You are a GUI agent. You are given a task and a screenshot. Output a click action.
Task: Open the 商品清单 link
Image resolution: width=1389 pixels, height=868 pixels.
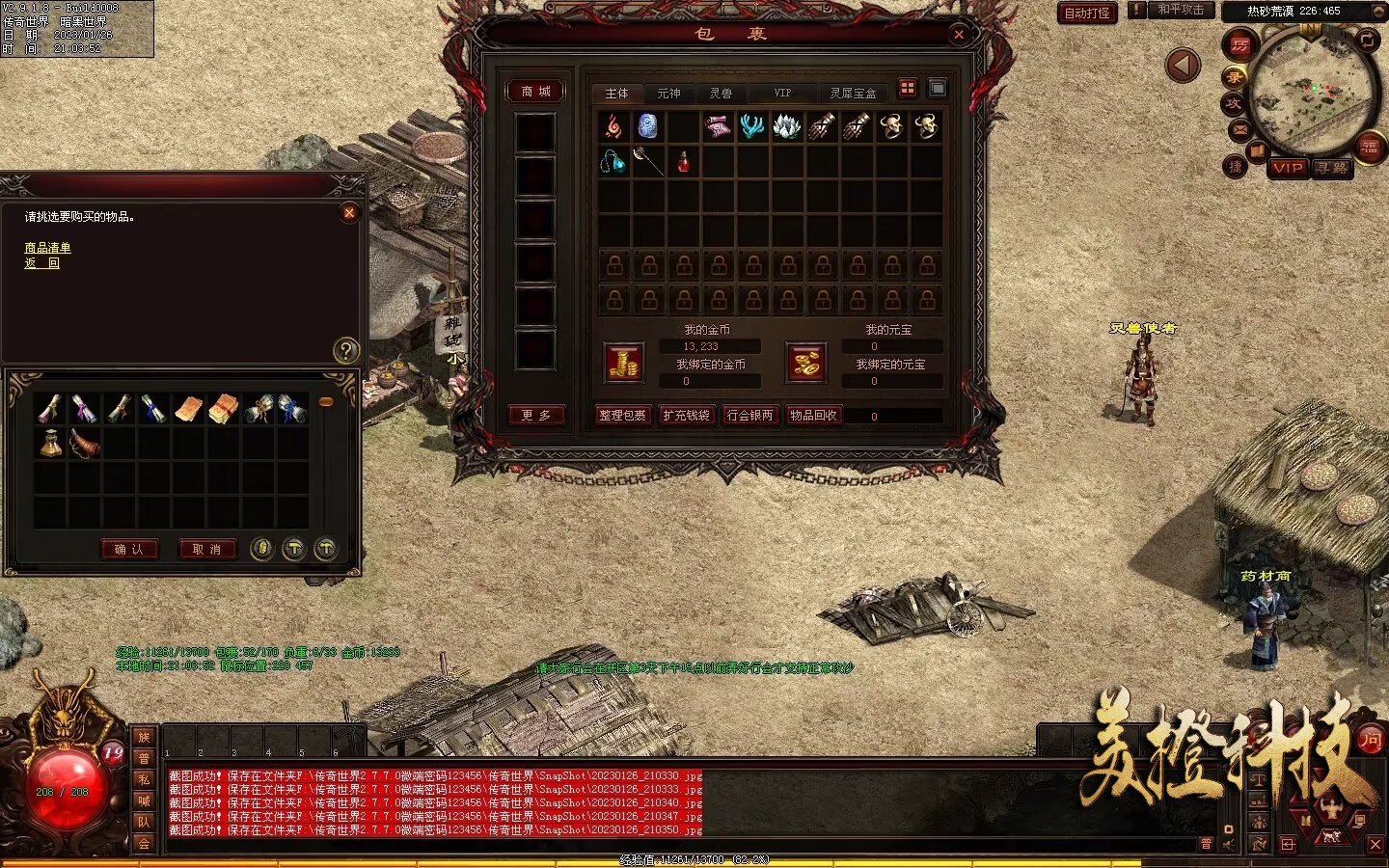coord(47,248)
